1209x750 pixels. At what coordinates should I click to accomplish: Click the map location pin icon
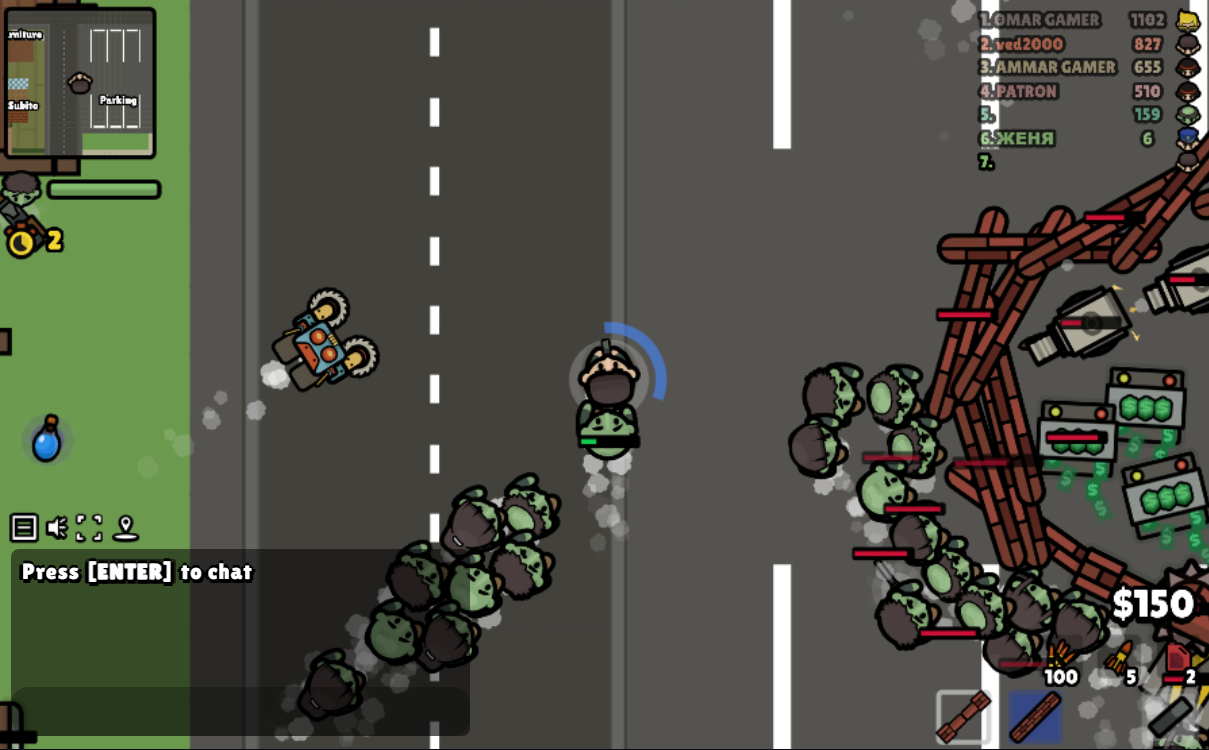125,527
